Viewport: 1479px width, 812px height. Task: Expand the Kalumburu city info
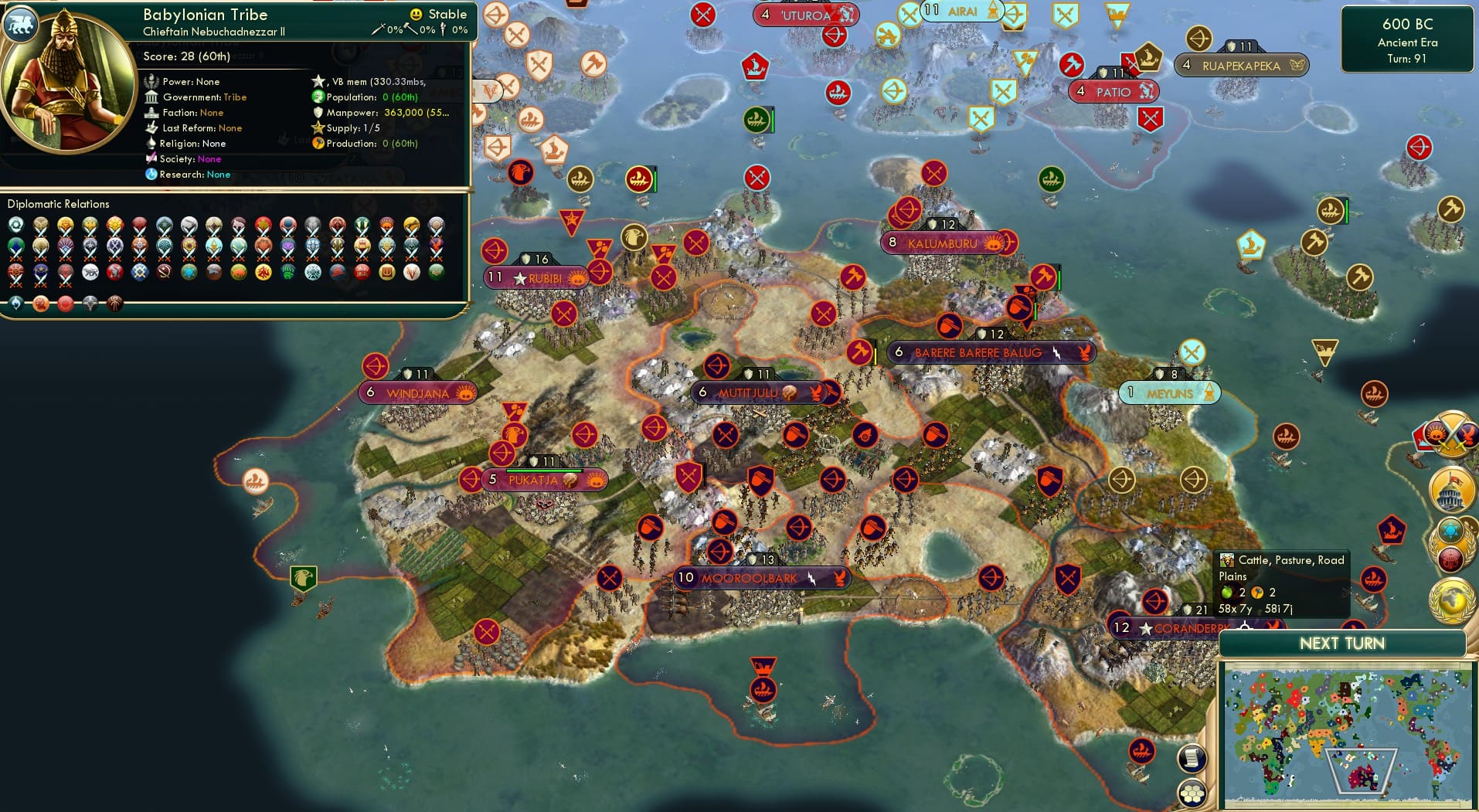pos(943,242)
